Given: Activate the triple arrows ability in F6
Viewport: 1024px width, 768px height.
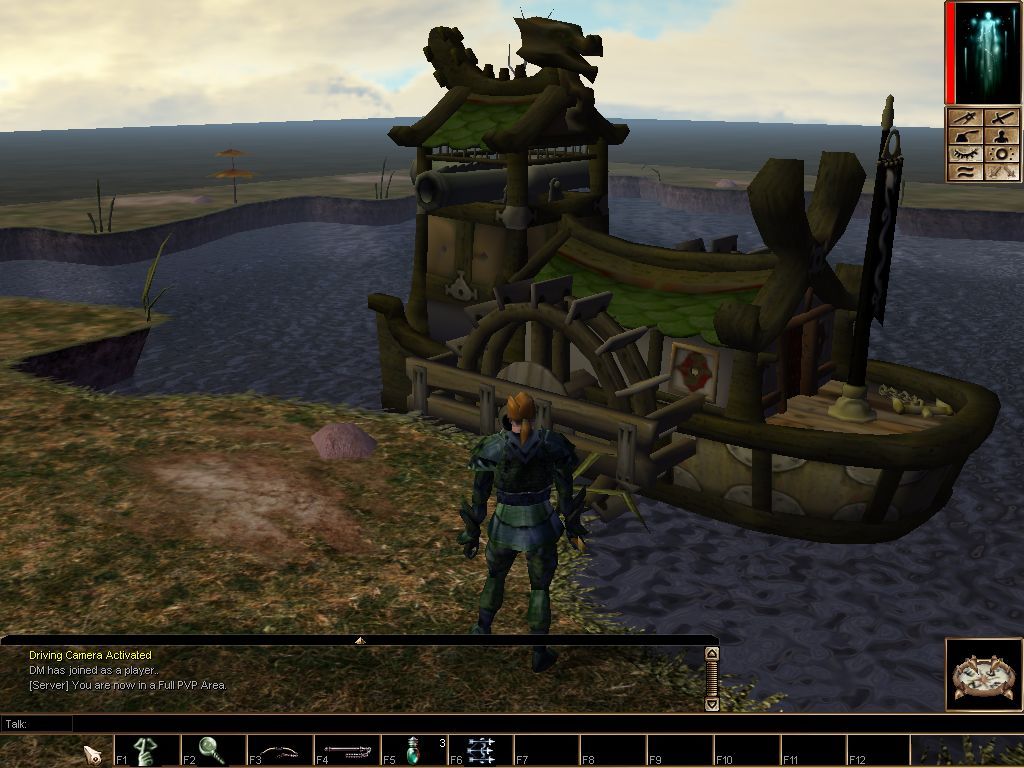Looking at the screenshot, I should (x=480, y=750).
